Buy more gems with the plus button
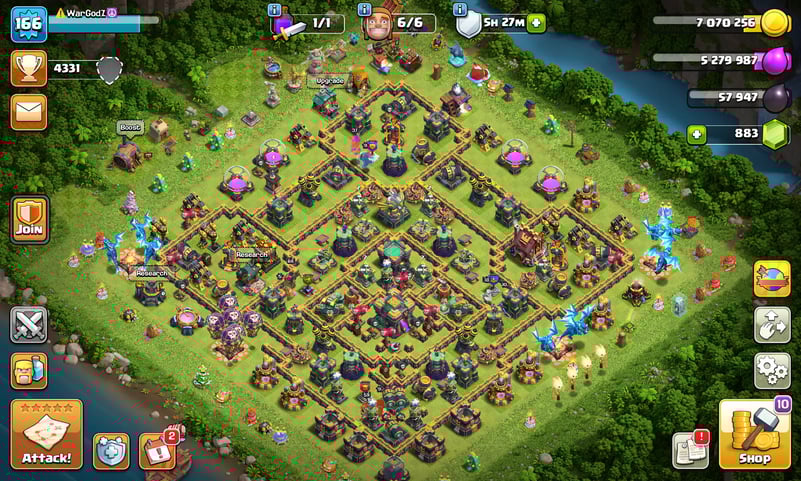Image resolution: width=801 pixels, height=481 pixels. pyautogui.click(x=696, y=134)
